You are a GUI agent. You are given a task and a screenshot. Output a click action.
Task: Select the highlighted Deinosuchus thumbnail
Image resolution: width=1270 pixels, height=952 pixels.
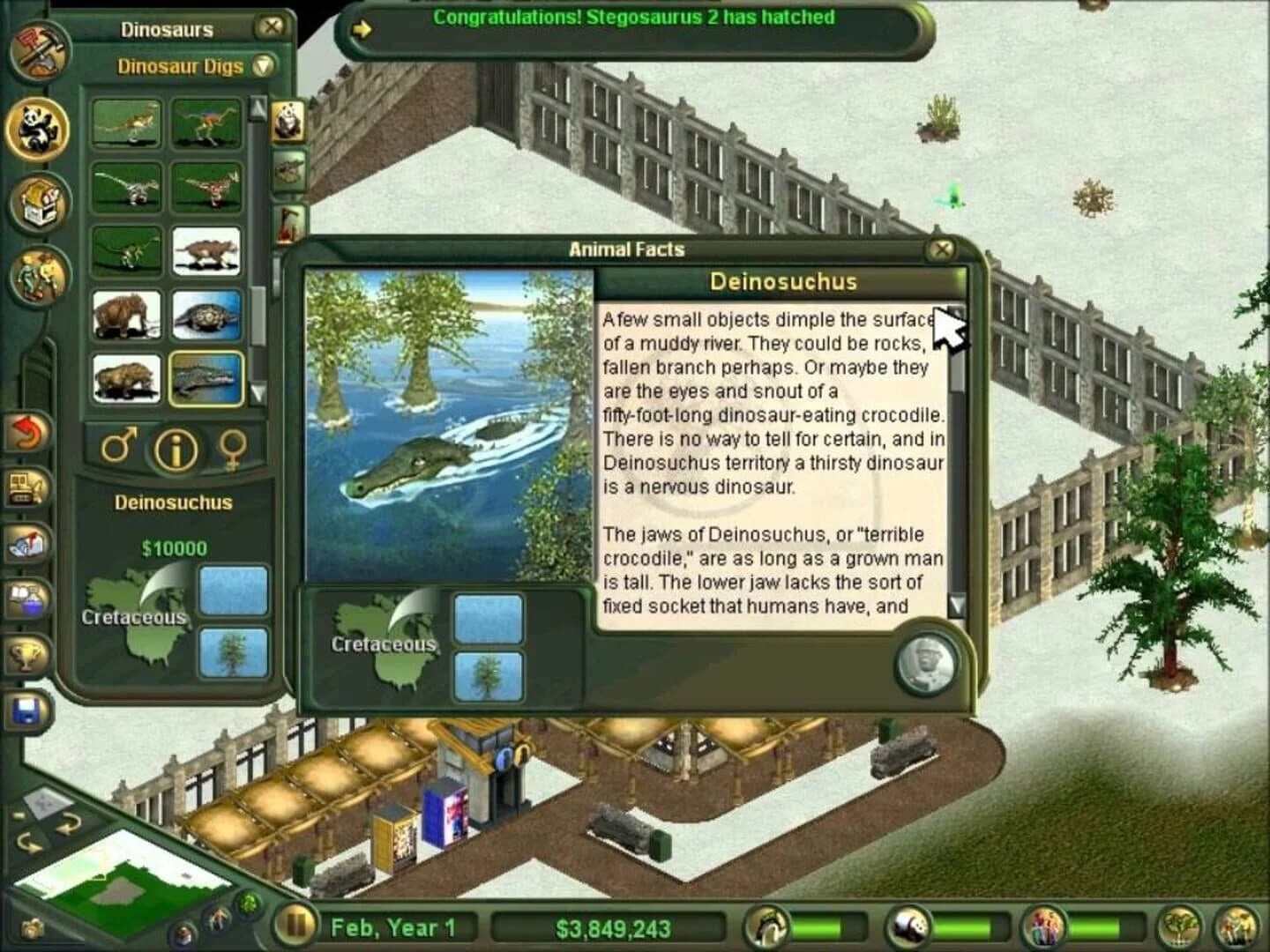(x=207, y=379)
